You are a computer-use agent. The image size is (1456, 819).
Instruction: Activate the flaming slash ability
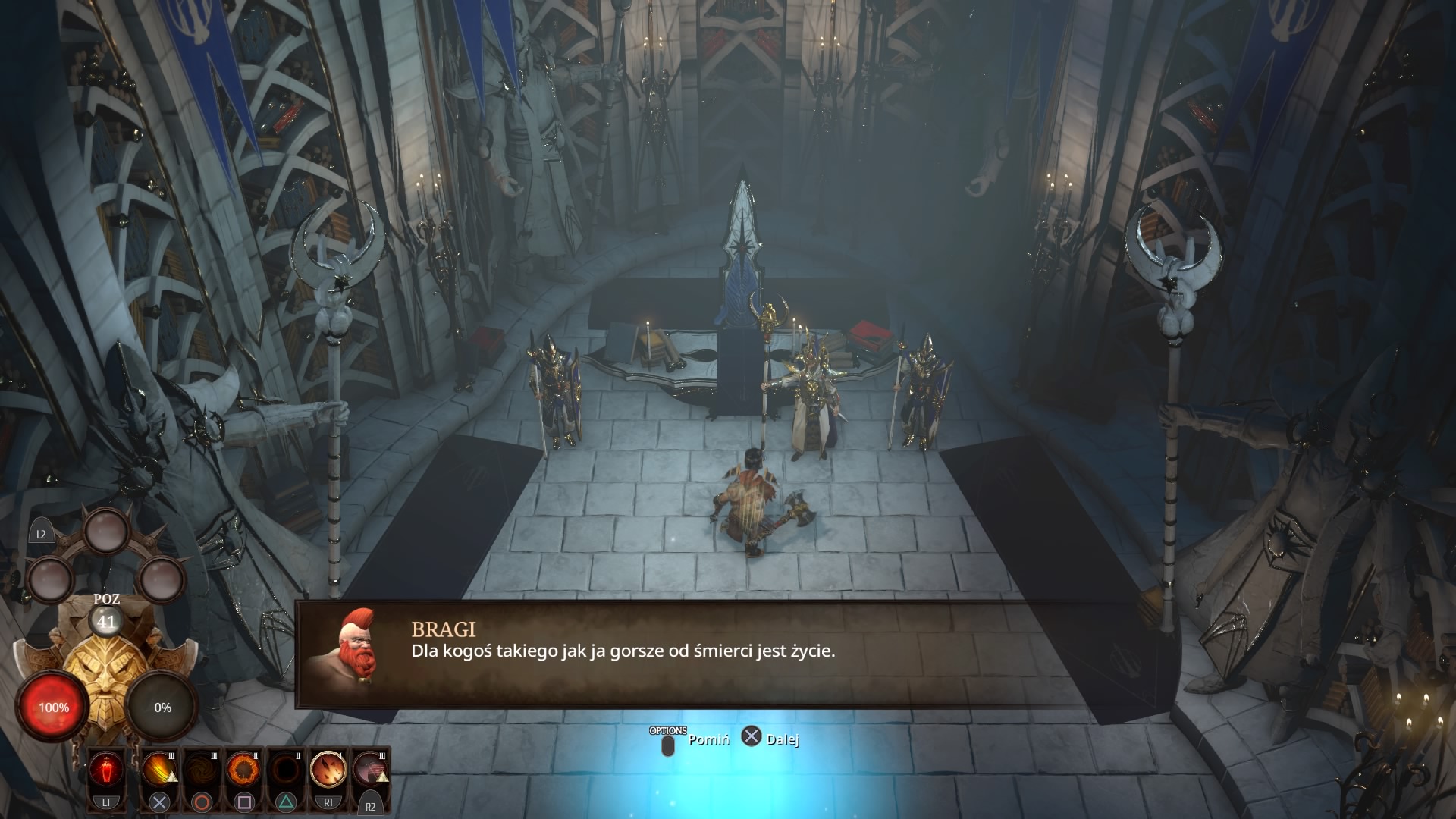[x=158, y=770]
